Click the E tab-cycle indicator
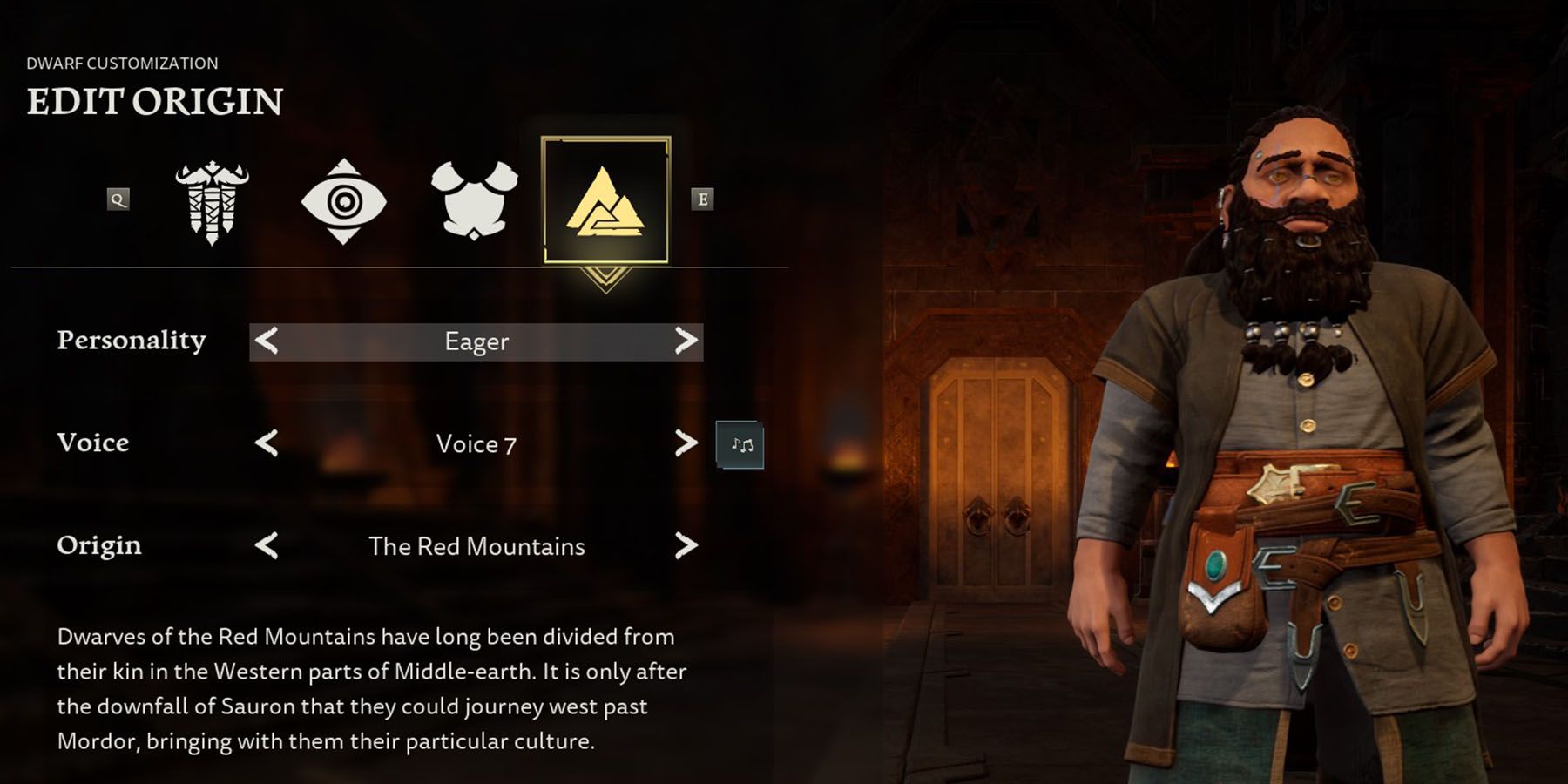 point(702,199)
